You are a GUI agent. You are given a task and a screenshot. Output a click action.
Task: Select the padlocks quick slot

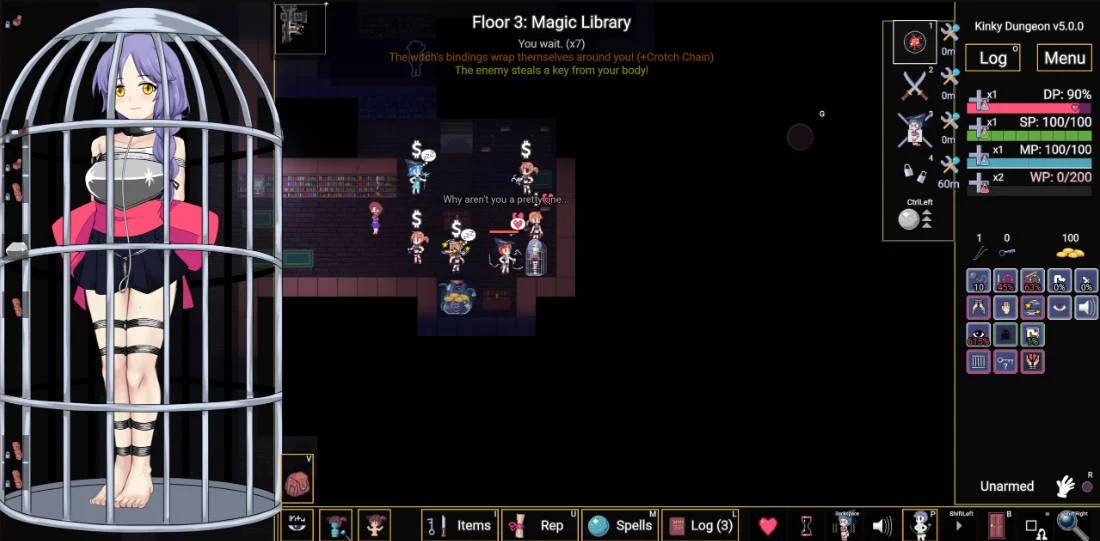point(913,172)
